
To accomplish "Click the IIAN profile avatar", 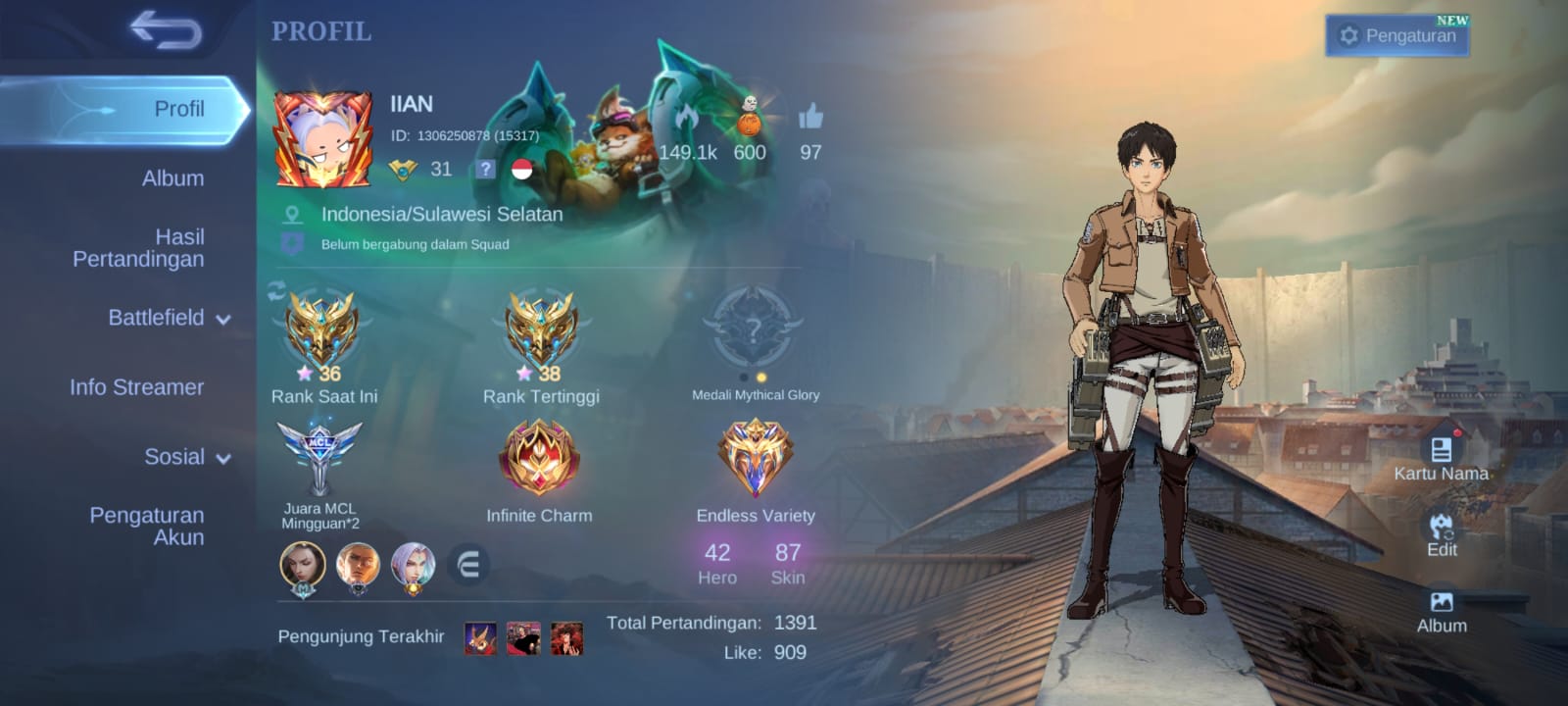I will click(x=322, y=139).
